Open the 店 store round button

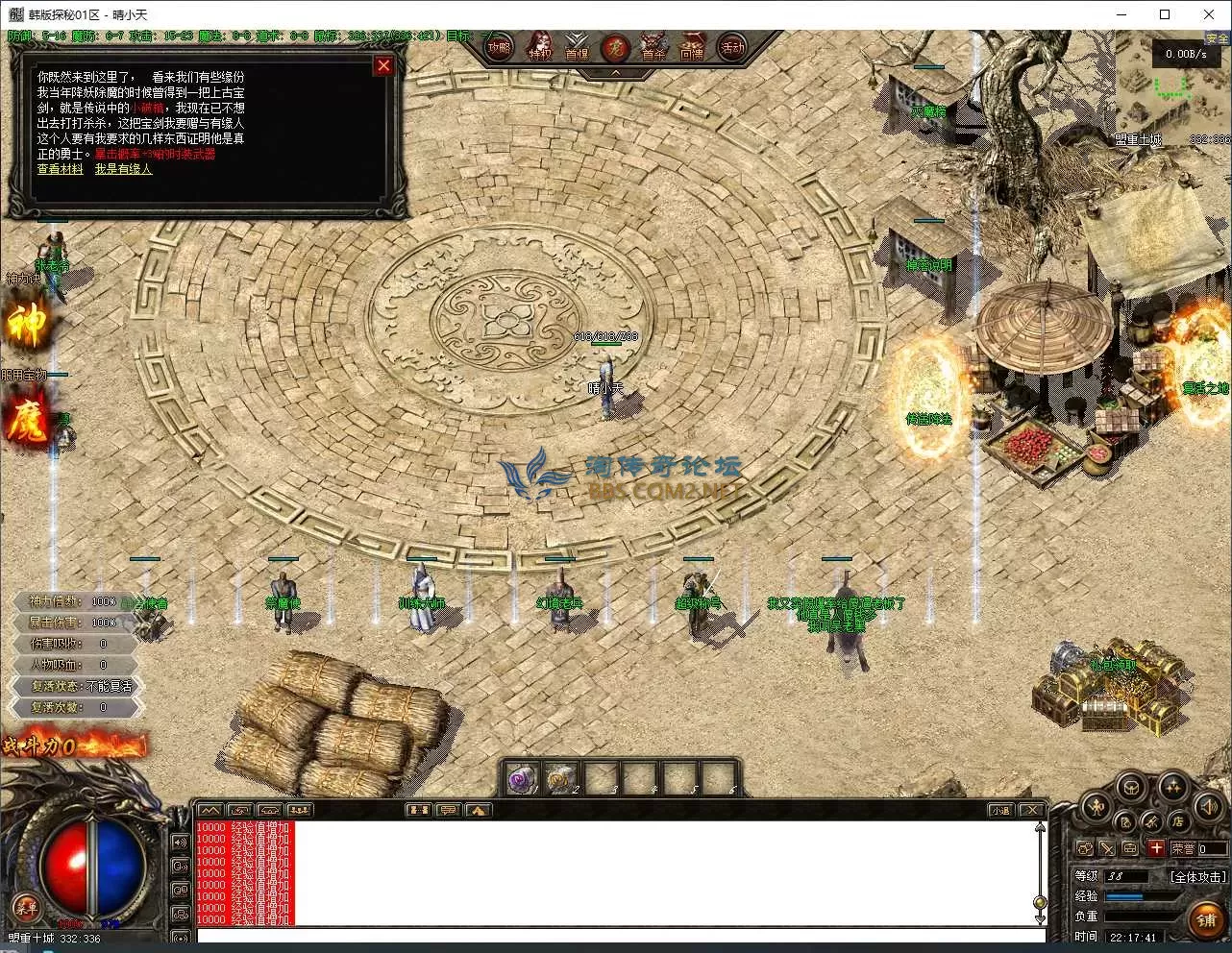[x=1176, y=821]
